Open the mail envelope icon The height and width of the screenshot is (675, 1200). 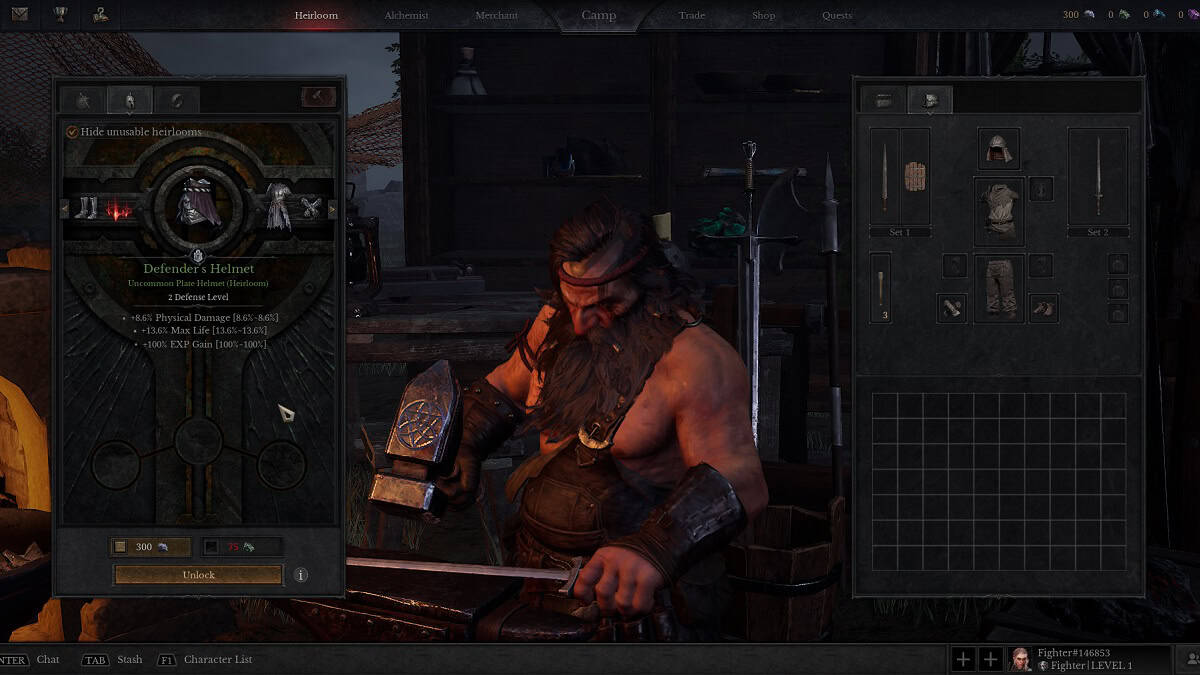tap(19, 14)
